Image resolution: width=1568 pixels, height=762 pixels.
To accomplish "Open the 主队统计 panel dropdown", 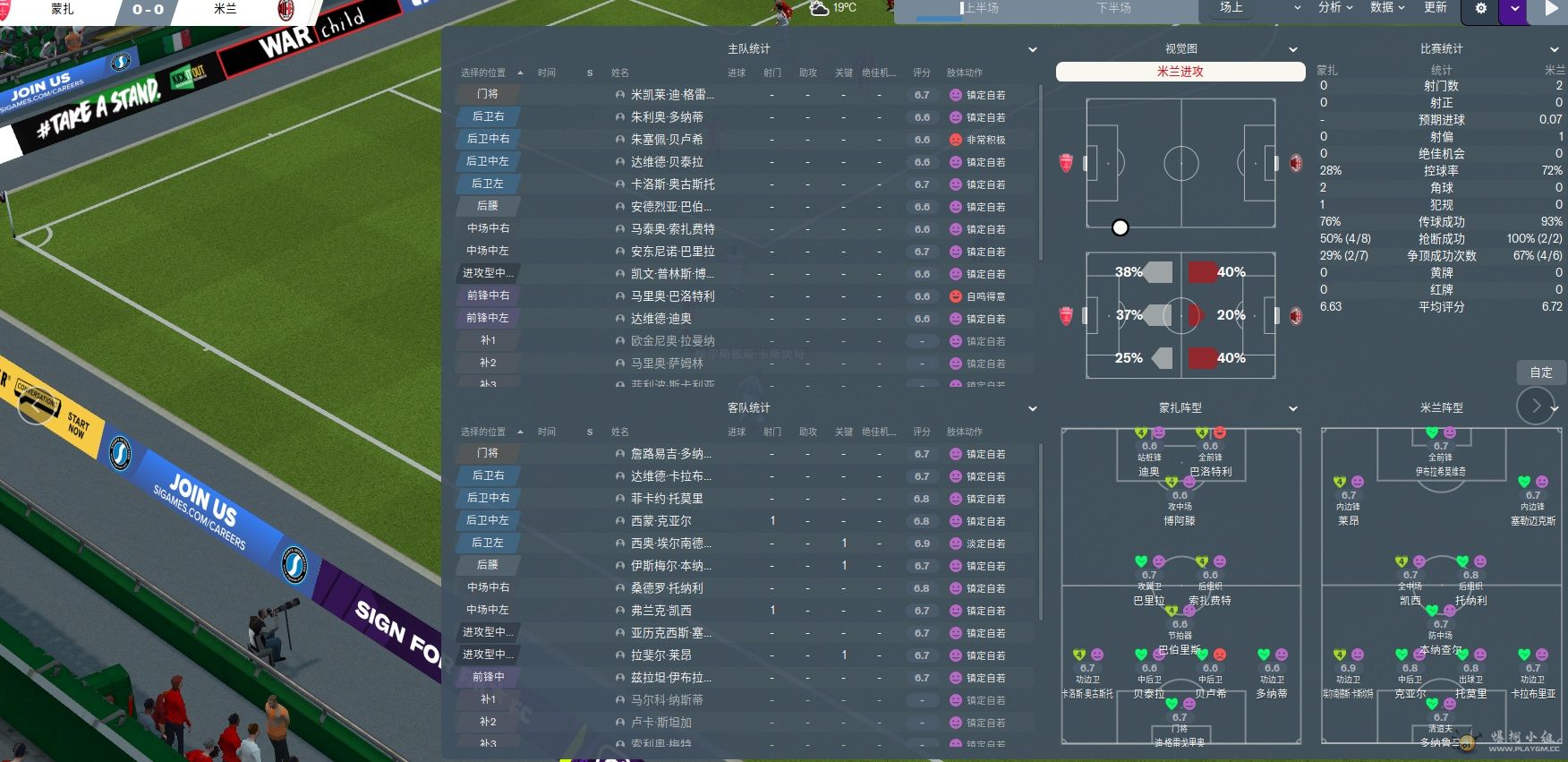I will pyautogui.click(x=1033, y=50).
